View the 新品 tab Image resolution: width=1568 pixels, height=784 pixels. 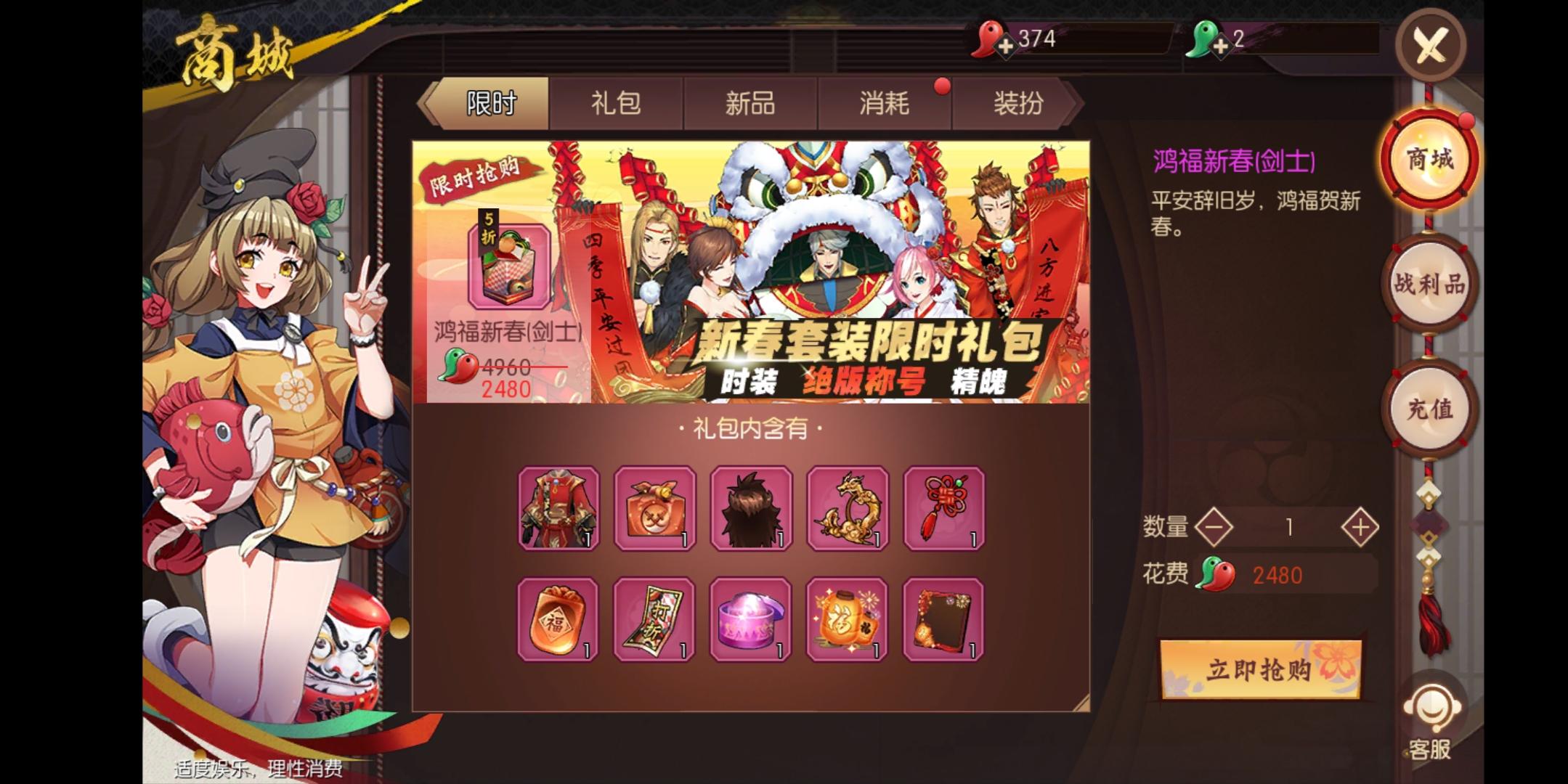tap(750, 104)
